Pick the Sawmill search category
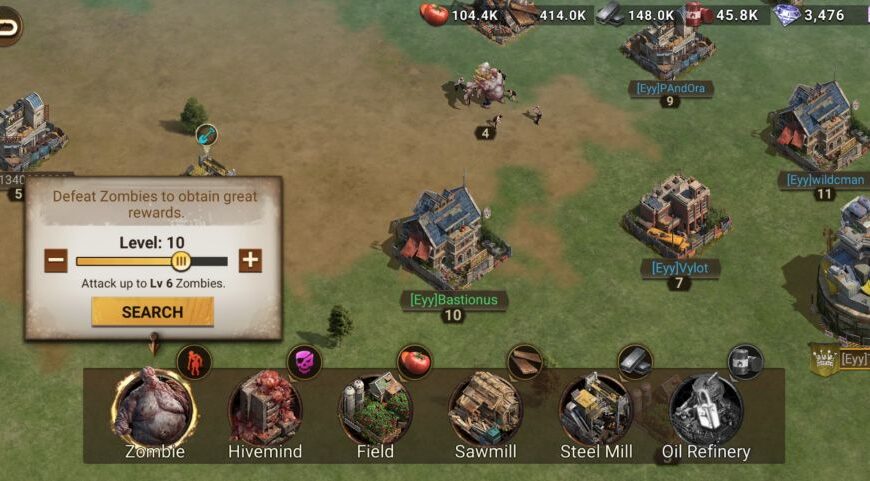Image resolution: width=870 pixels, height=481 pixels. coord(485,408)
